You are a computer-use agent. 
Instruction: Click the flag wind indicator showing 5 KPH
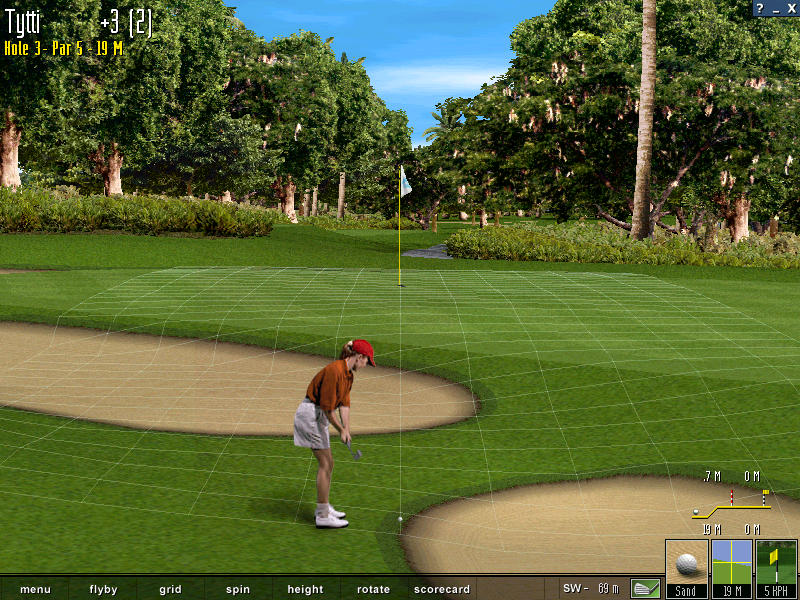[x=776, y=568]
